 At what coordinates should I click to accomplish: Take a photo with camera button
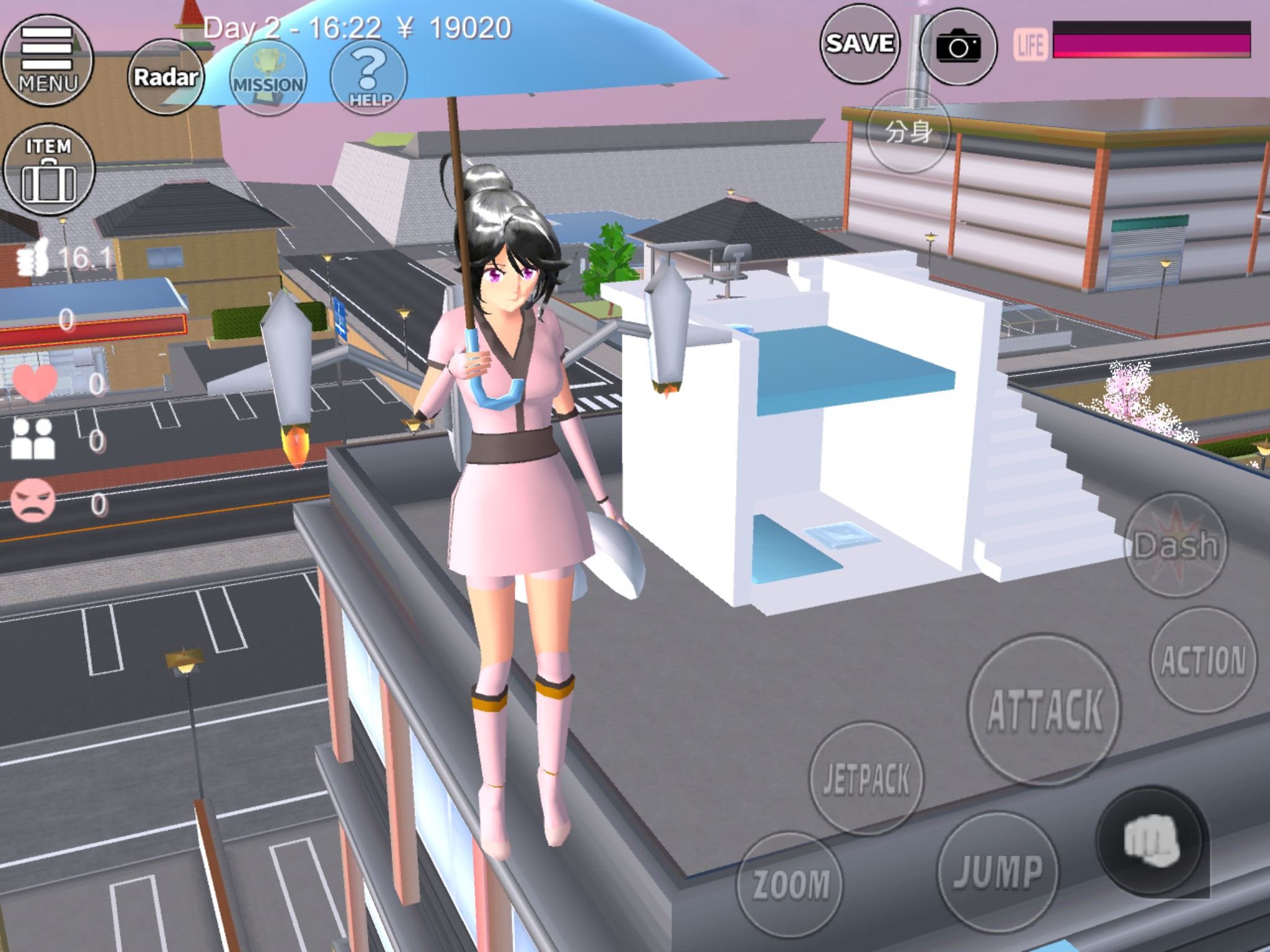click(x=958, y=46)
